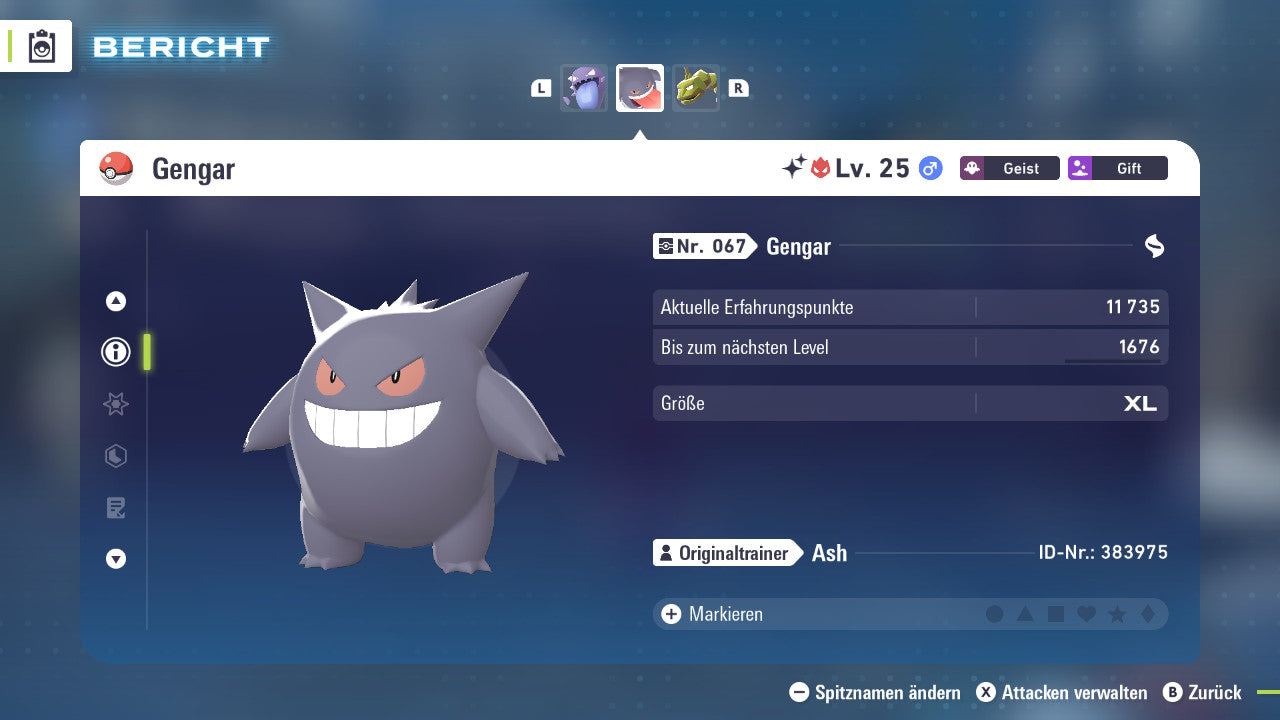Toggle the heart marking
Viewport: 1280px width, 720px height.
(x=1086, y=614)
